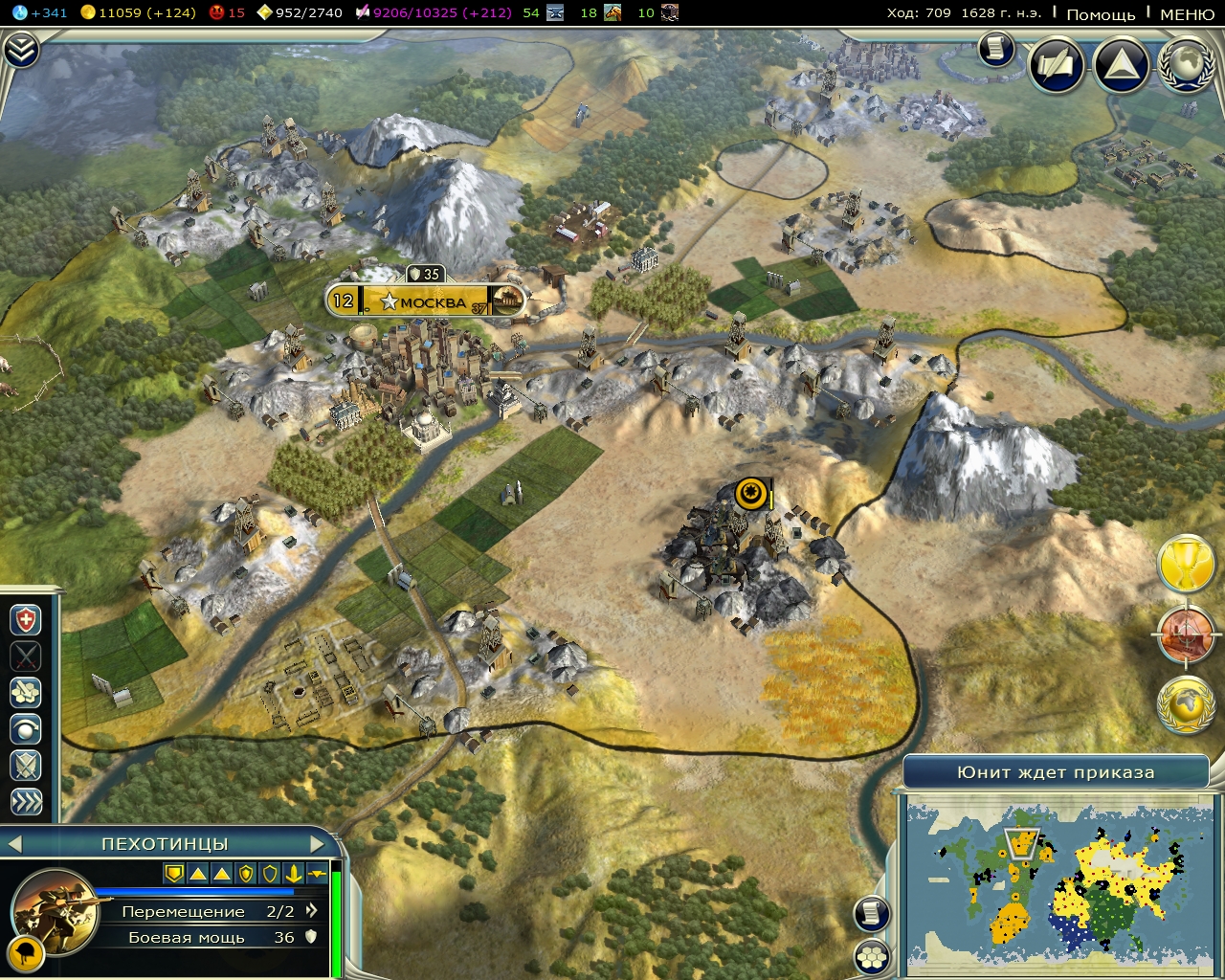Select the Move To unit action
1225x980 pixels.
(x=24, y=691)
